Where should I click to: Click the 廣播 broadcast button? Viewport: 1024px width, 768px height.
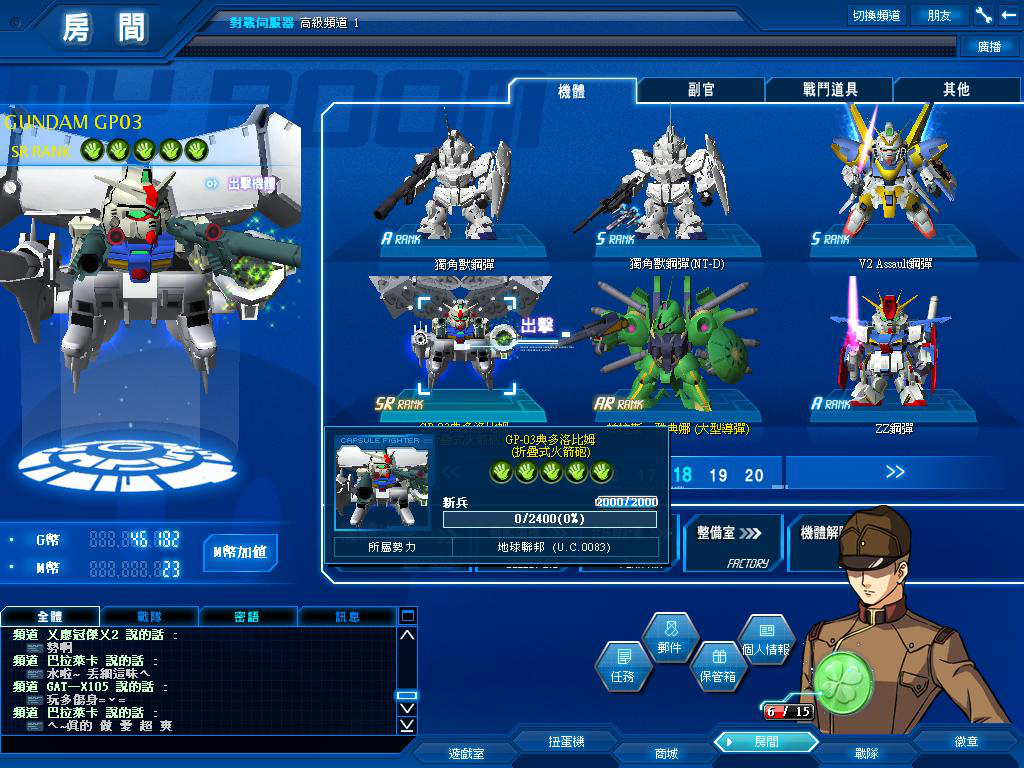pos(988,46)
